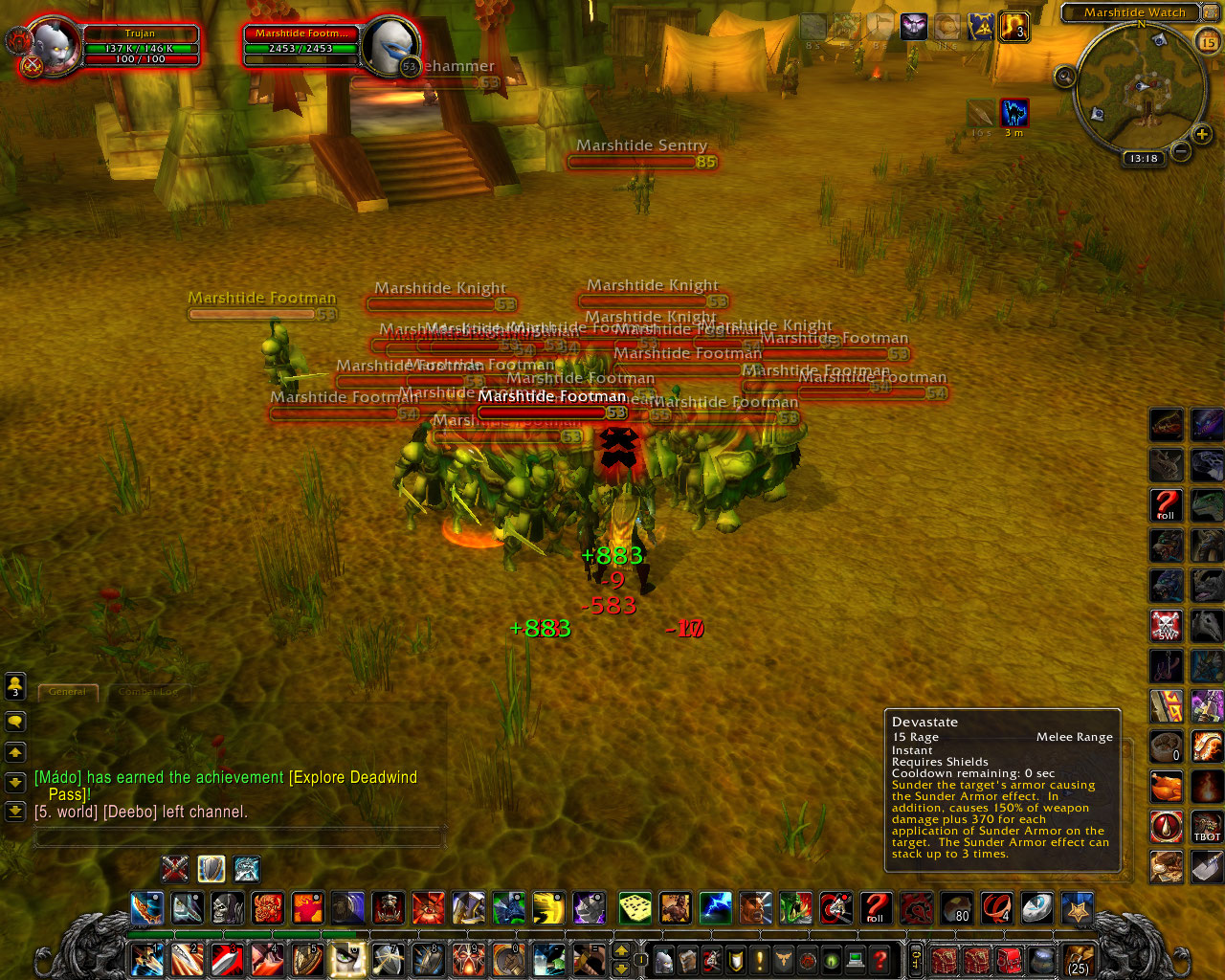1225x980 pixels.
Task: Click the dice Roll icon on the action bar
Action: (634, 908)
